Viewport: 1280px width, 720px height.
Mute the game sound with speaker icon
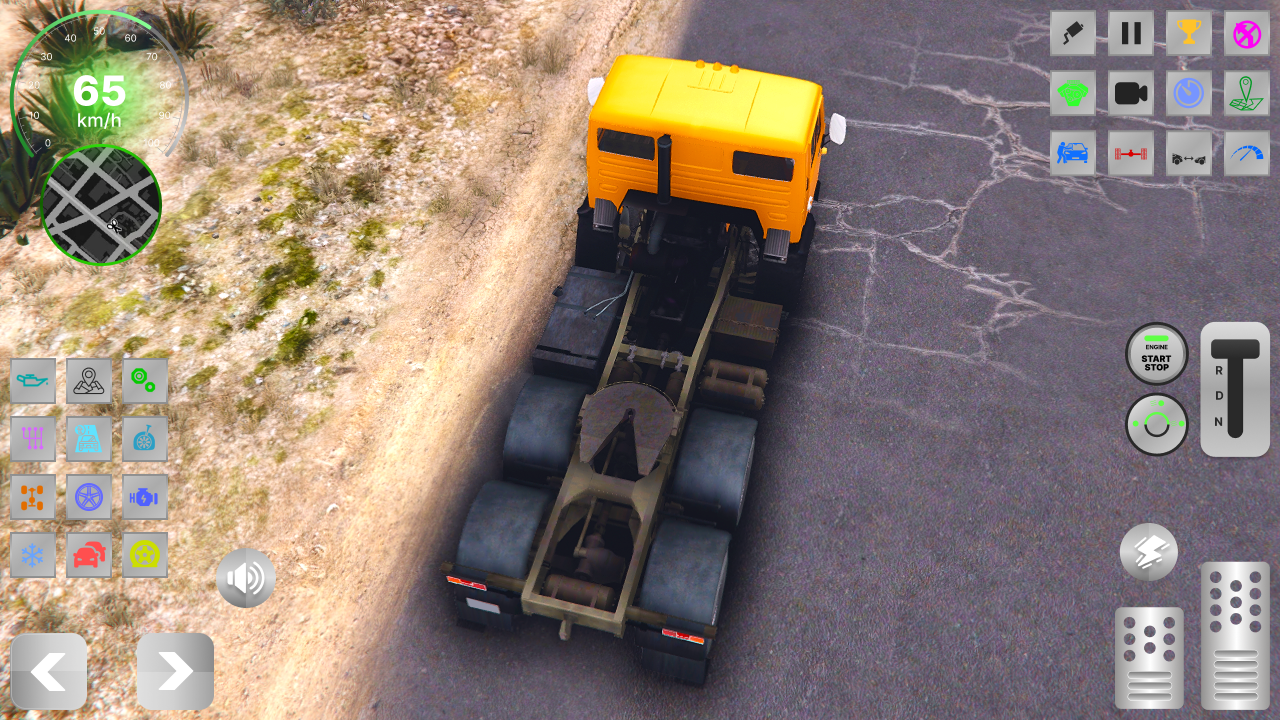(245, 577)
